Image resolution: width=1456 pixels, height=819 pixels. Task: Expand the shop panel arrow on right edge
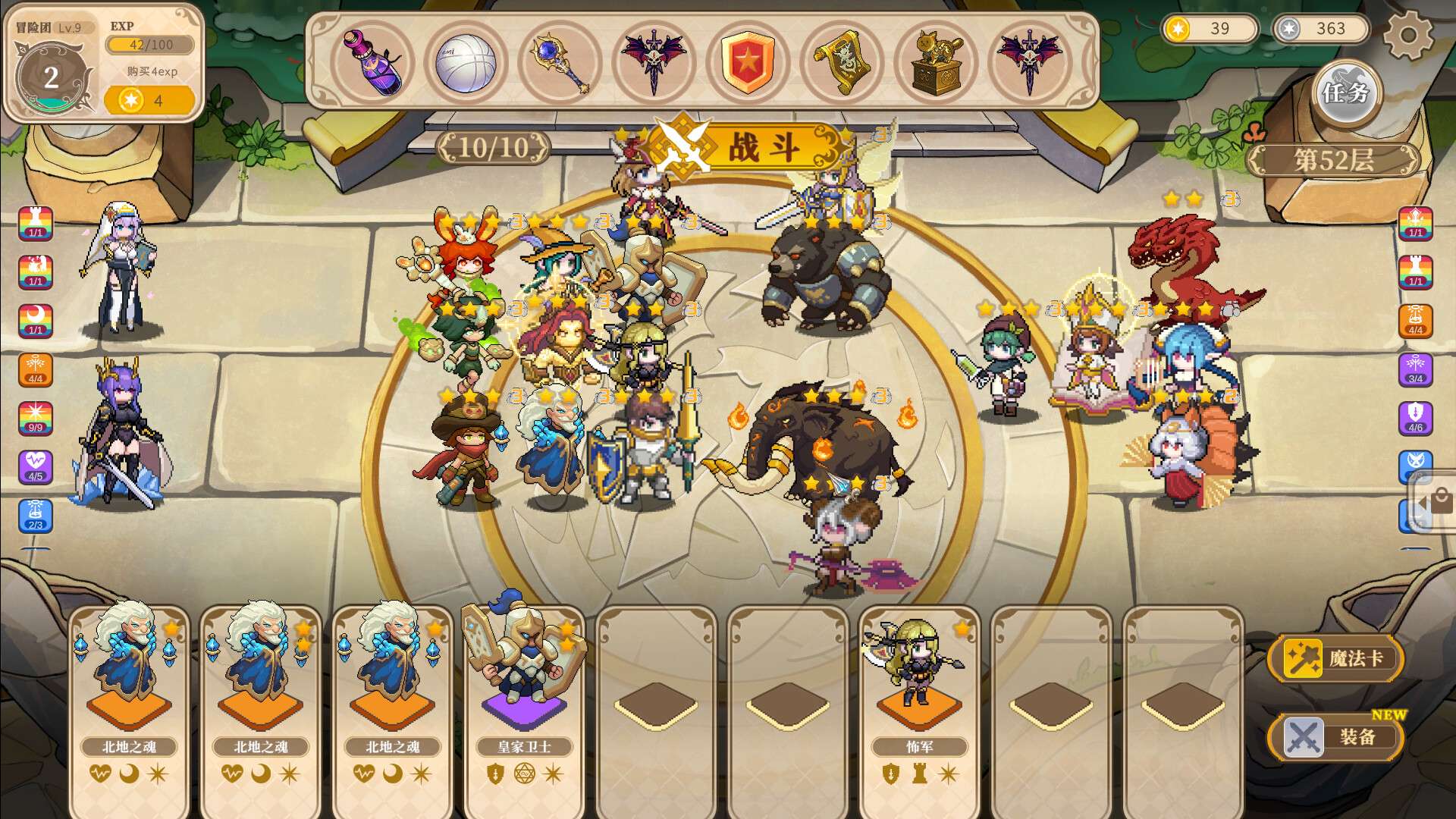[x=1424, y=502]
